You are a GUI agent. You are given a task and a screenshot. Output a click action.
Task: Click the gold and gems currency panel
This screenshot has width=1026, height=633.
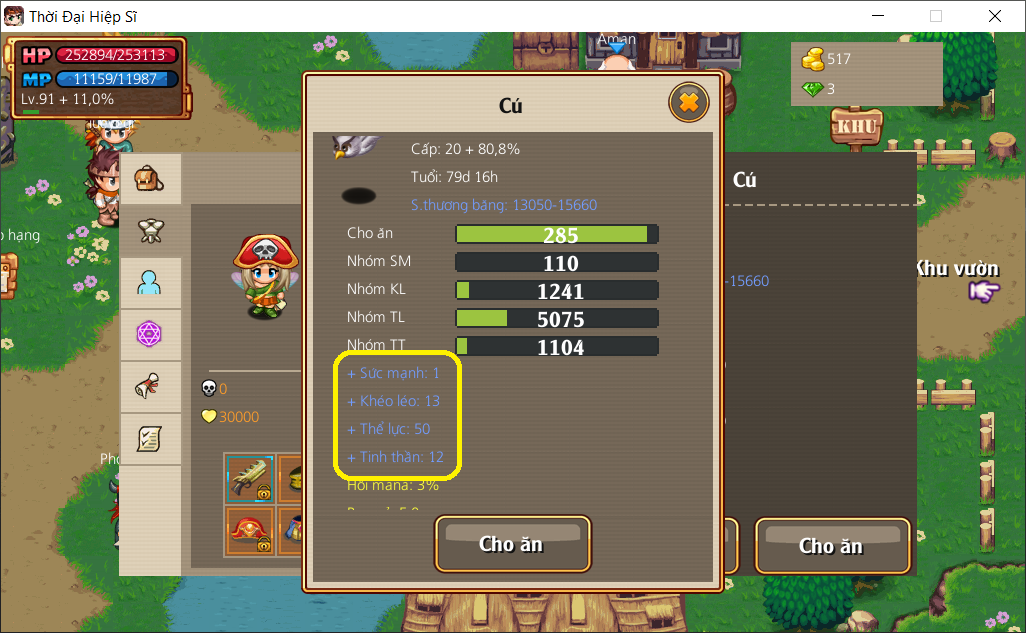click(866, 74)
